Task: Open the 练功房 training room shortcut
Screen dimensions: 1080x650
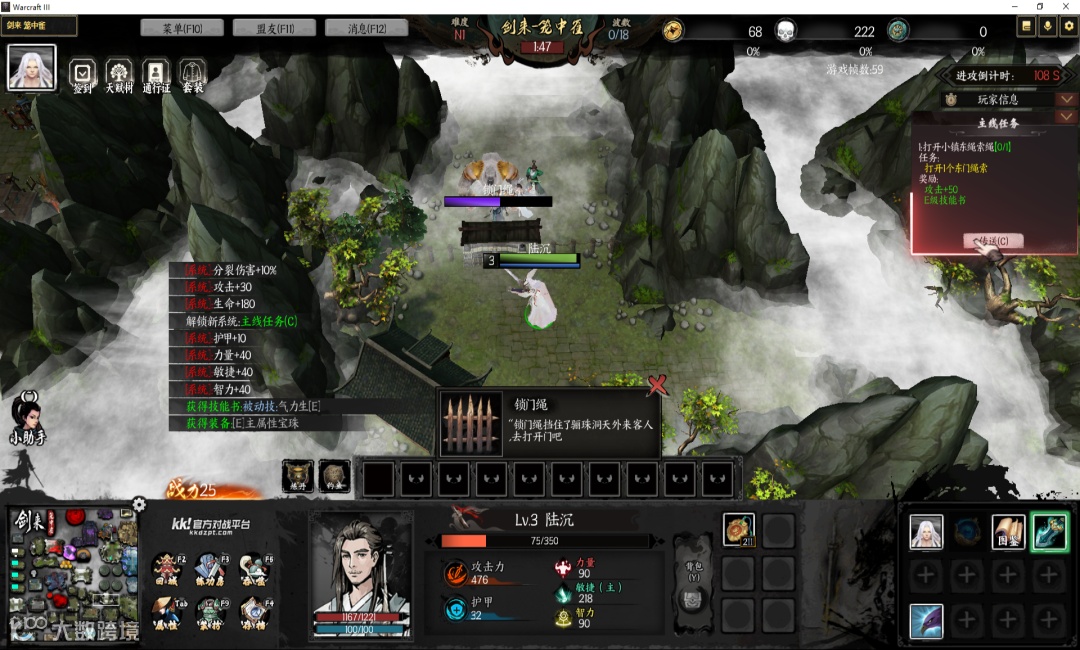Action: click(x=210, y=568)
